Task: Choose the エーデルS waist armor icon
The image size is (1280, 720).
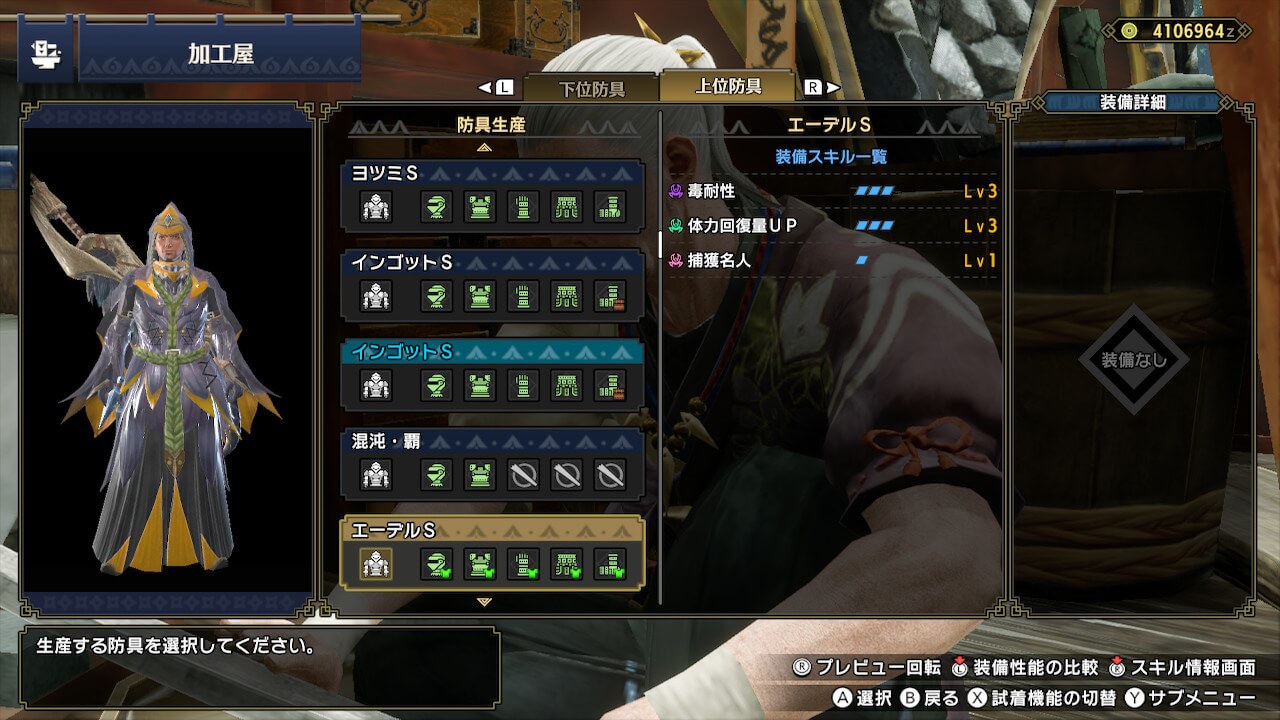Action: 567,565
